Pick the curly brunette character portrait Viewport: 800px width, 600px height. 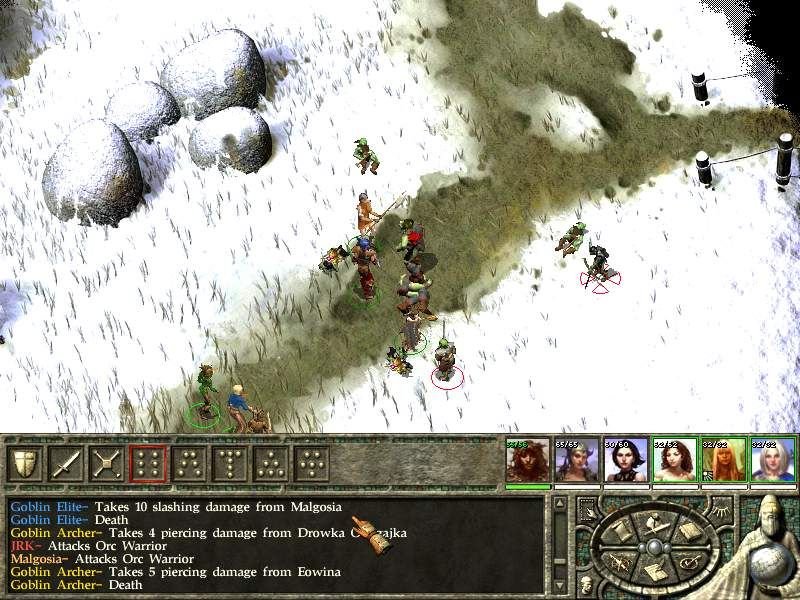674,460
